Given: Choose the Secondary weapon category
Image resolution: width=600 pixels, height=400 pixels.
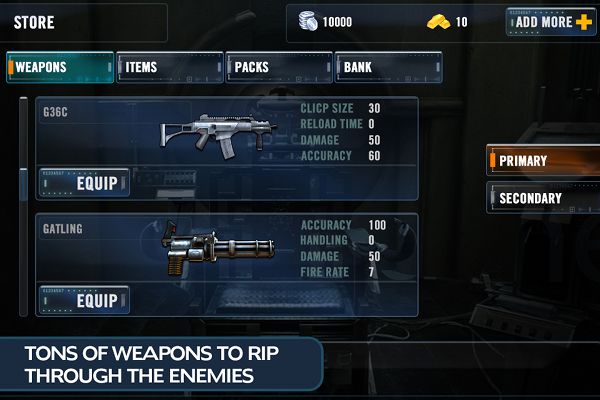Looking at the screenshot, I should (542, 198).
